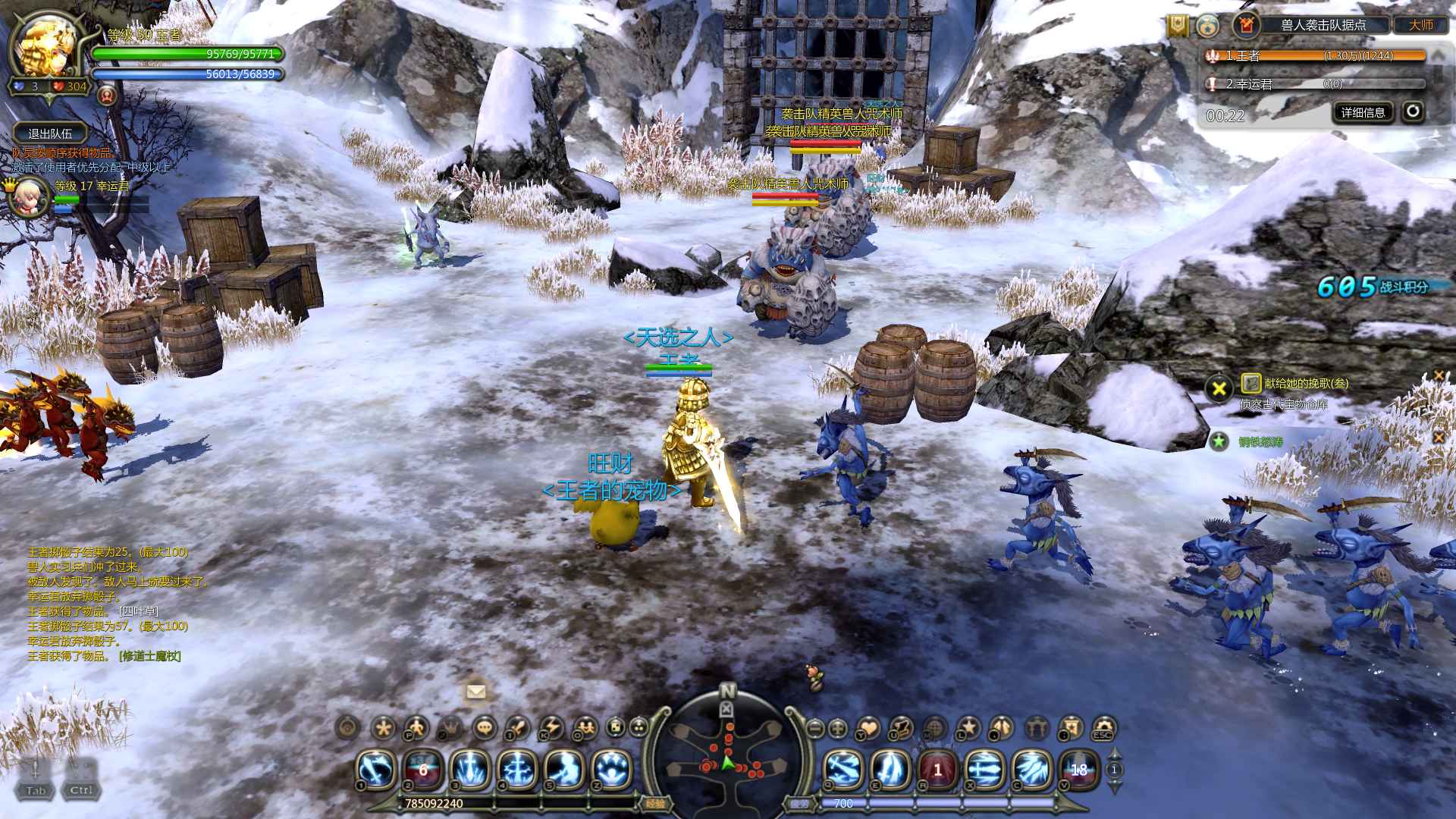Collapse the ranking panel with the up arrow

tap(1437, 55)
